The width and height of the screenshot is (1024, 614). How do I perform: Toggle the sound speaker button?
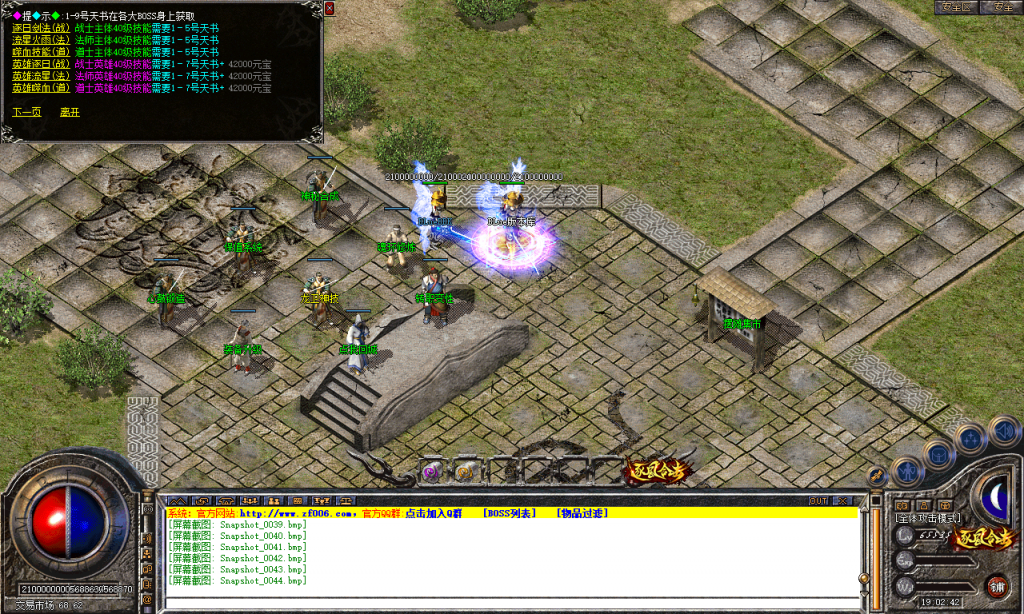click(x=1003, y=430)
